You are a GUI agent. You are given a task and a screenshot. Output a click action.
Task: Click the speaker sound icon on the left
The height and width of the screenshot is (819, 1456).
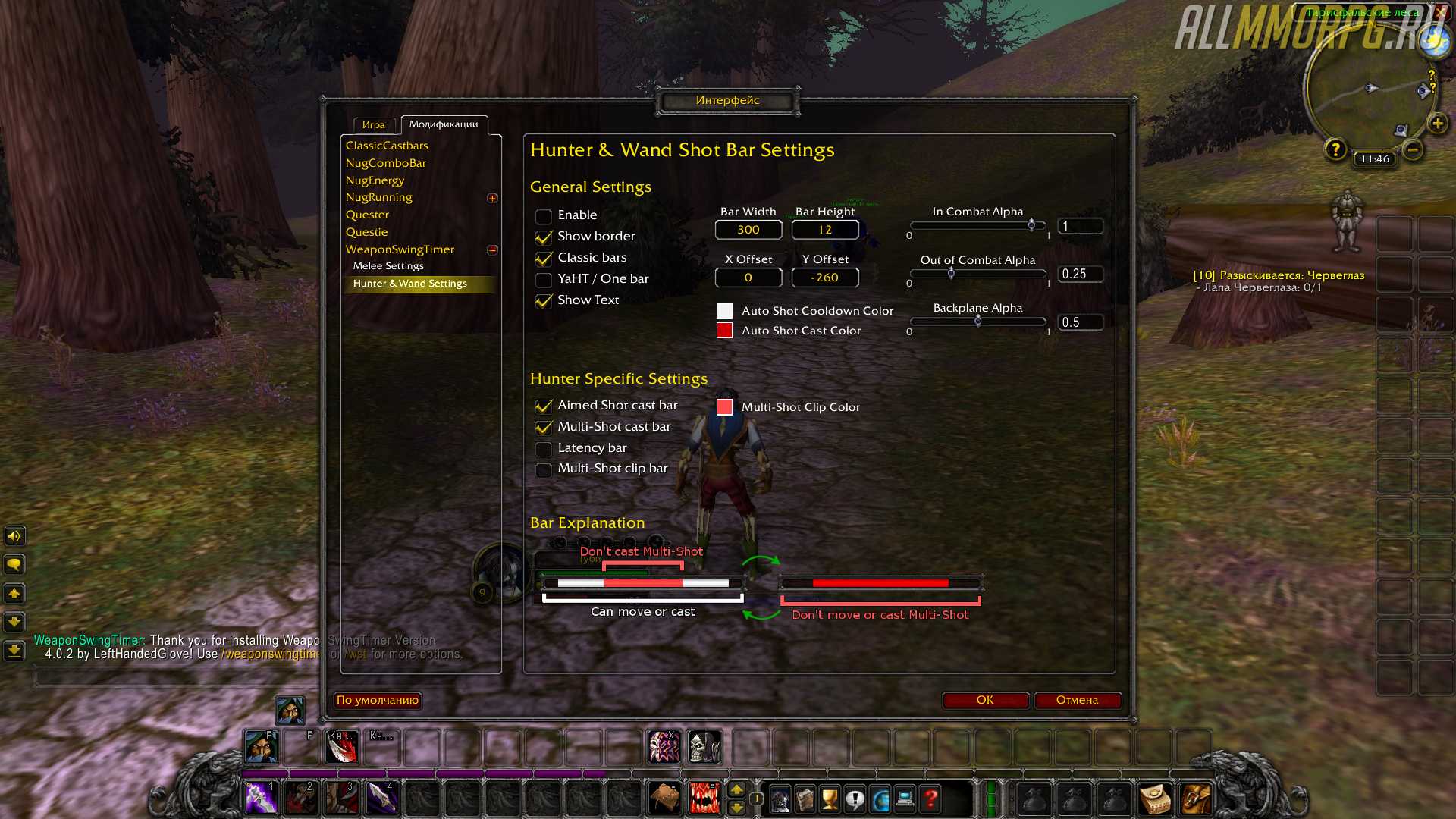13,536
